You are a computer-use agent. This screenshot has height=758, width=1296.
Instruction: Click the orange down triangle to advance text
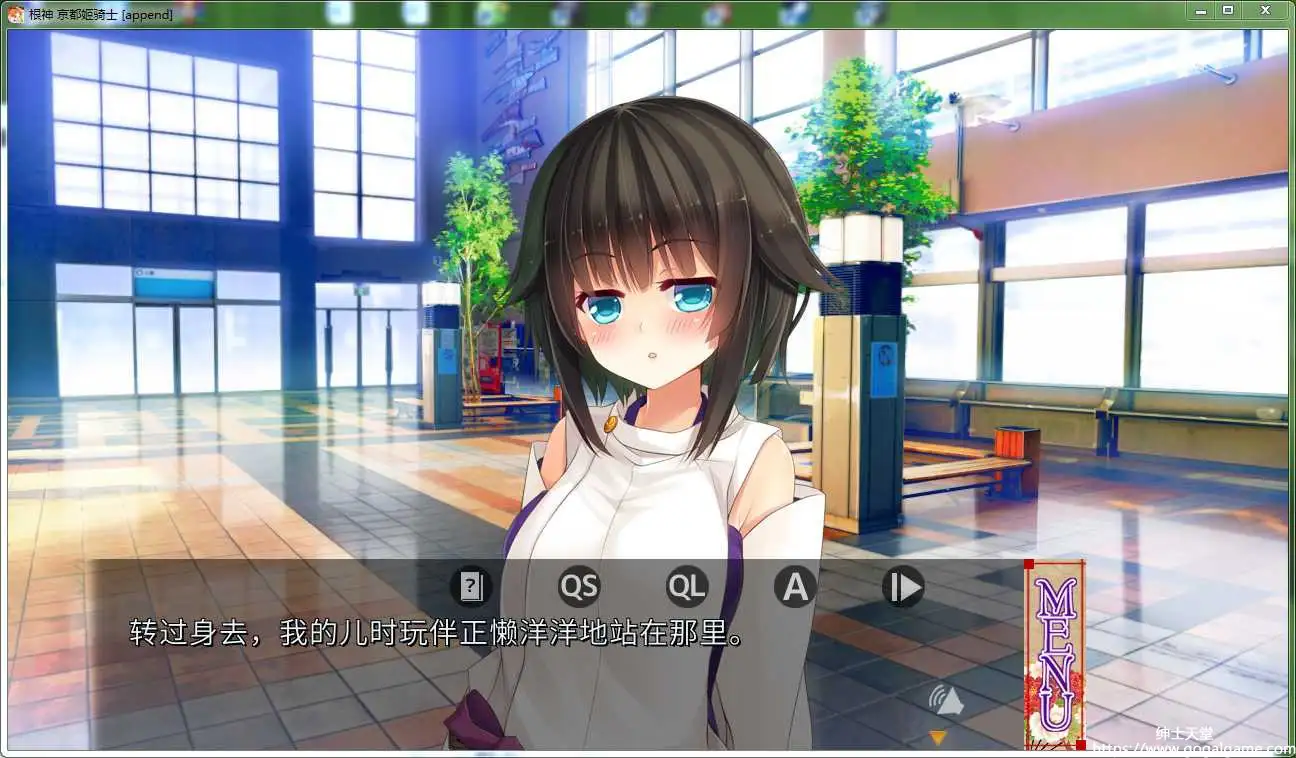point(940,738)
